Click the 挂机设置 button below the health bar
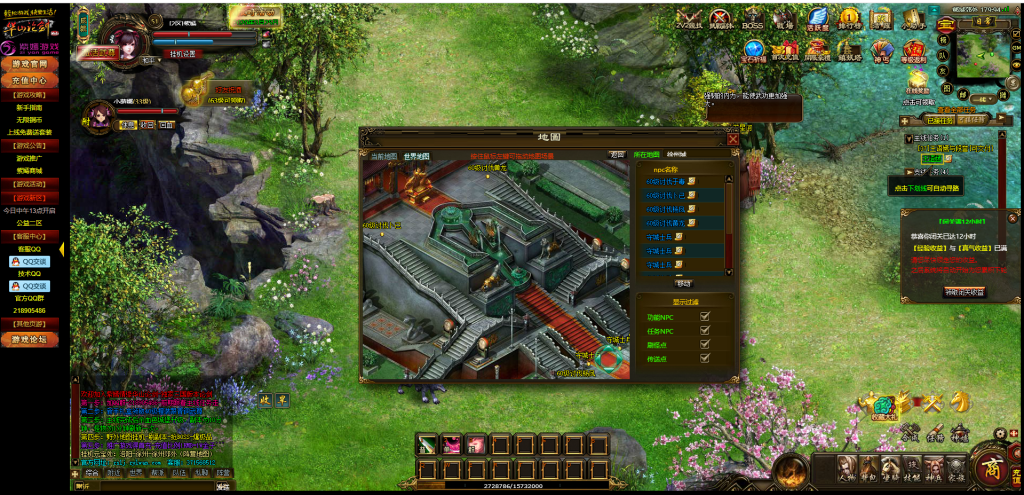The height and width of the screenshot is (495, 1024). point(183,54)
